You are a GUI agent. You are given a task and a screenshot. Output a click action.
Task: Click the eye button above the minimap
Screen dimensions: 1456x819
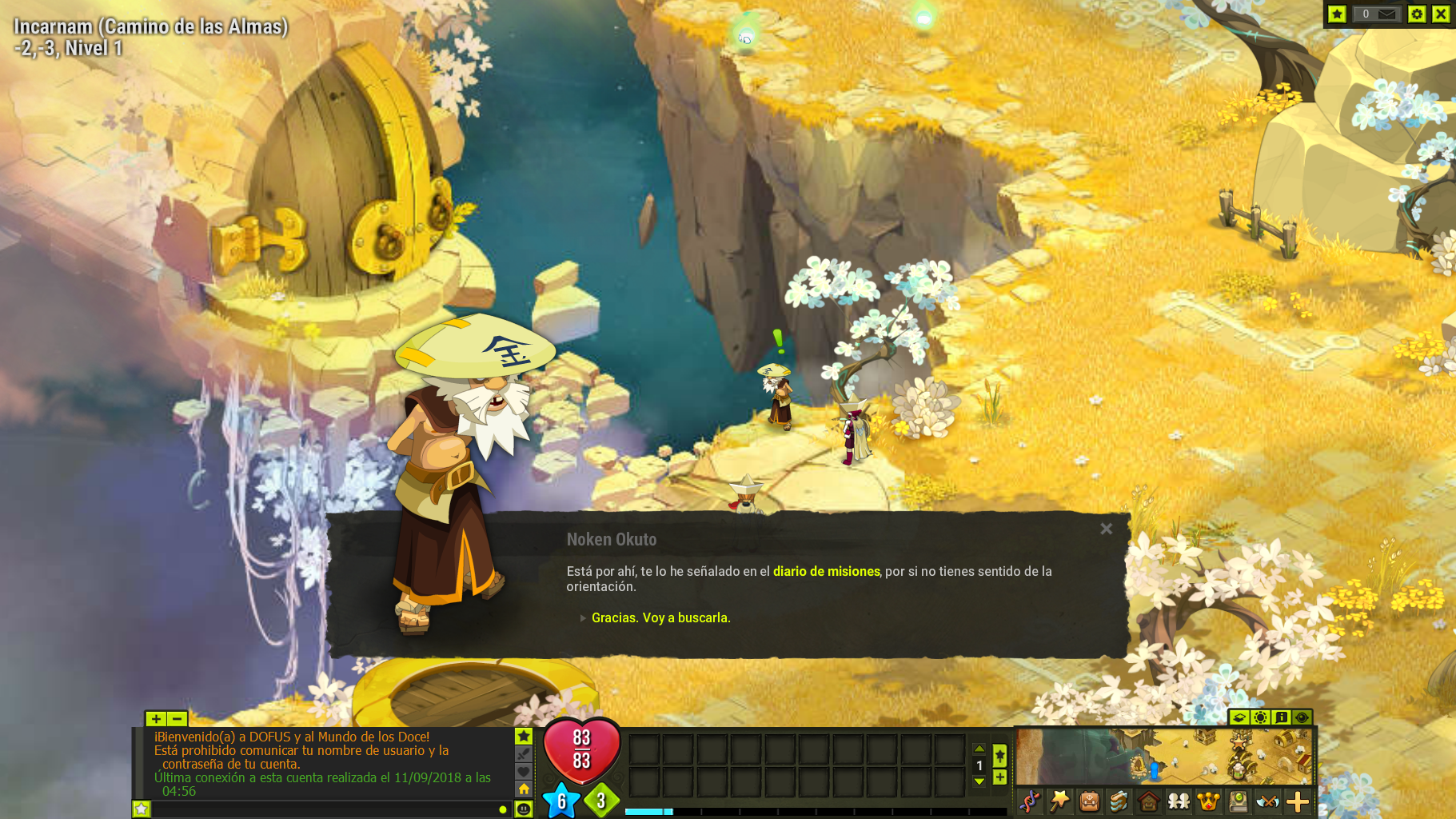pos(1302,717)
